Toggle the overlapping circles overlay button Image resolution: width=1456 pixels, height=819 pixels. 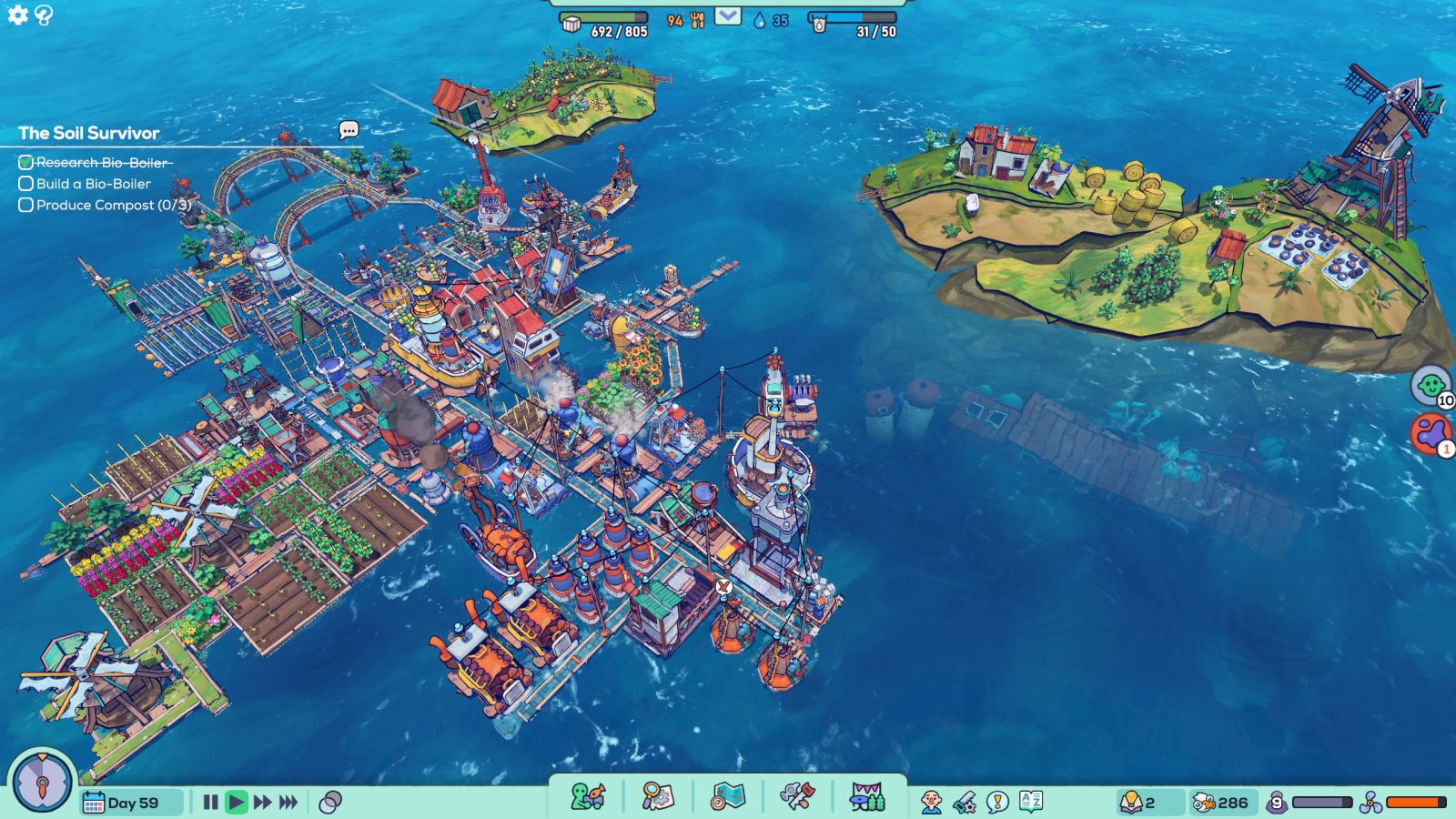(x=331, y=802)
